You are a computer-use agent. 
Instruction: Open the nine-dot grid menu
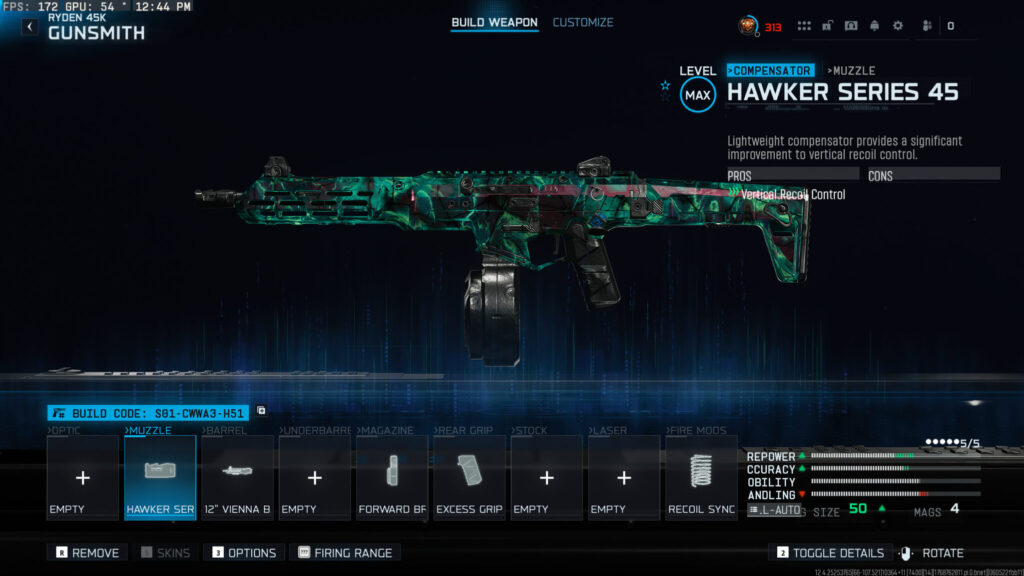tap(804, 26)
